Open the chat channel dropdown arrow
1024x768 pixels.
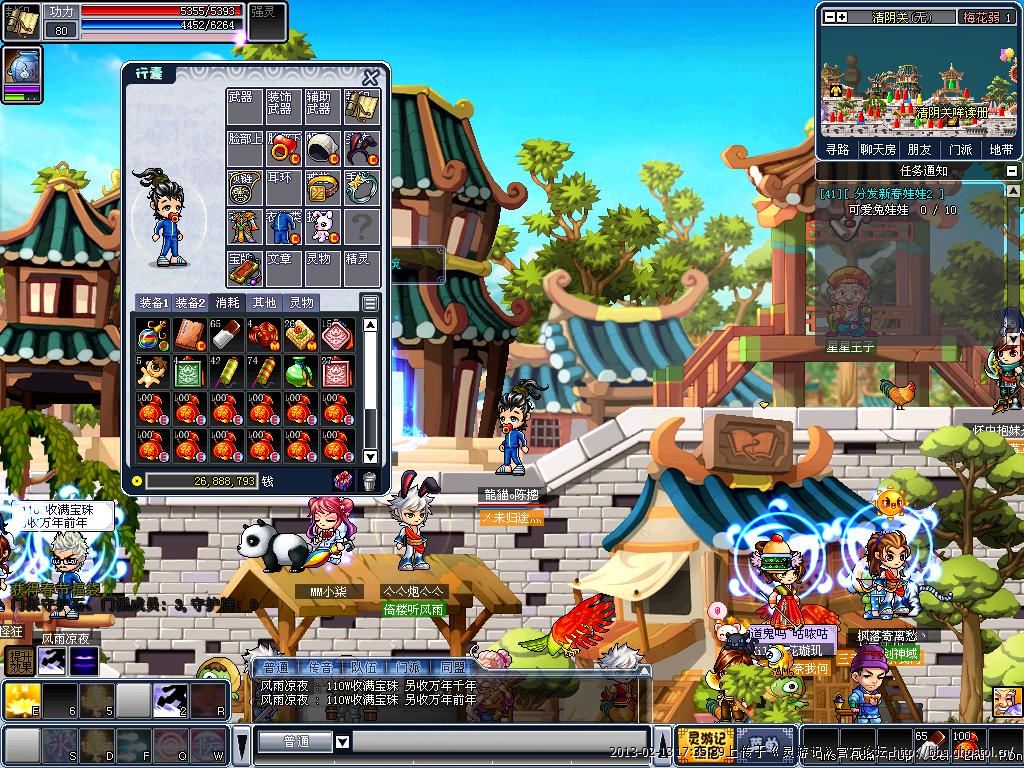coord(342,742)
